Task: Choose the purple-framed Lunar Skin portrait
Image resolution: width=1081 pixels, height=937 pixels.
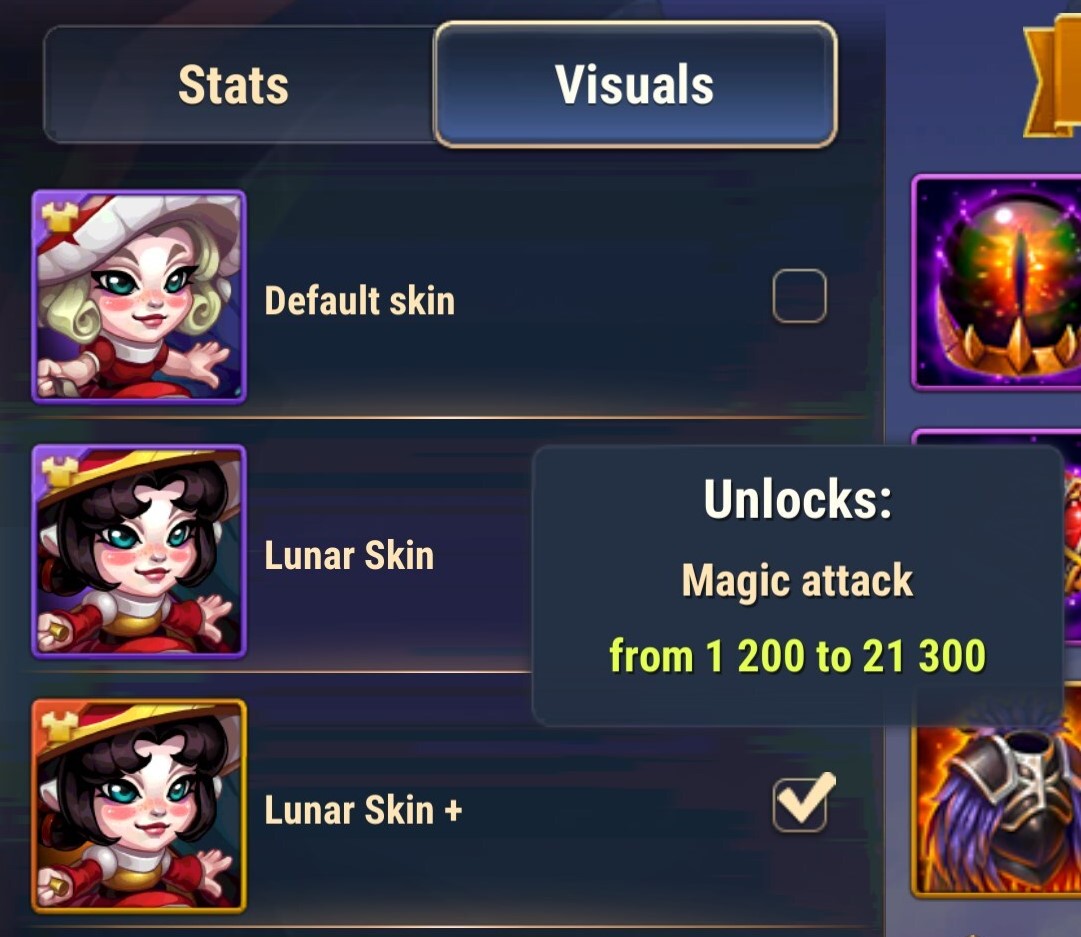Action: [x=139, y=551]
